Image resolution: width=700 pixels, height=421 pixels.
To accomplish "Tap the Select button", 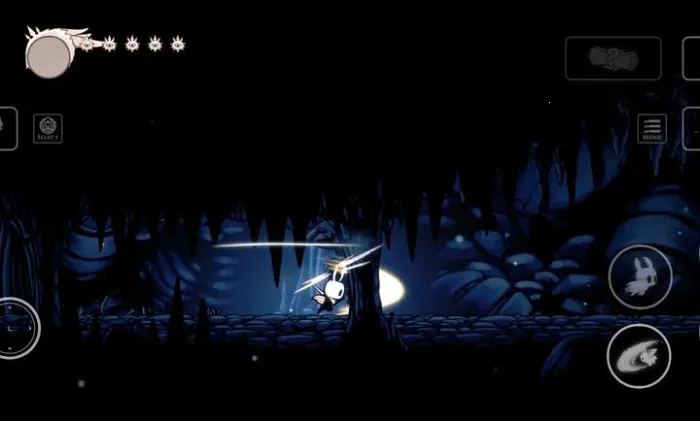I will coord(47,128).
